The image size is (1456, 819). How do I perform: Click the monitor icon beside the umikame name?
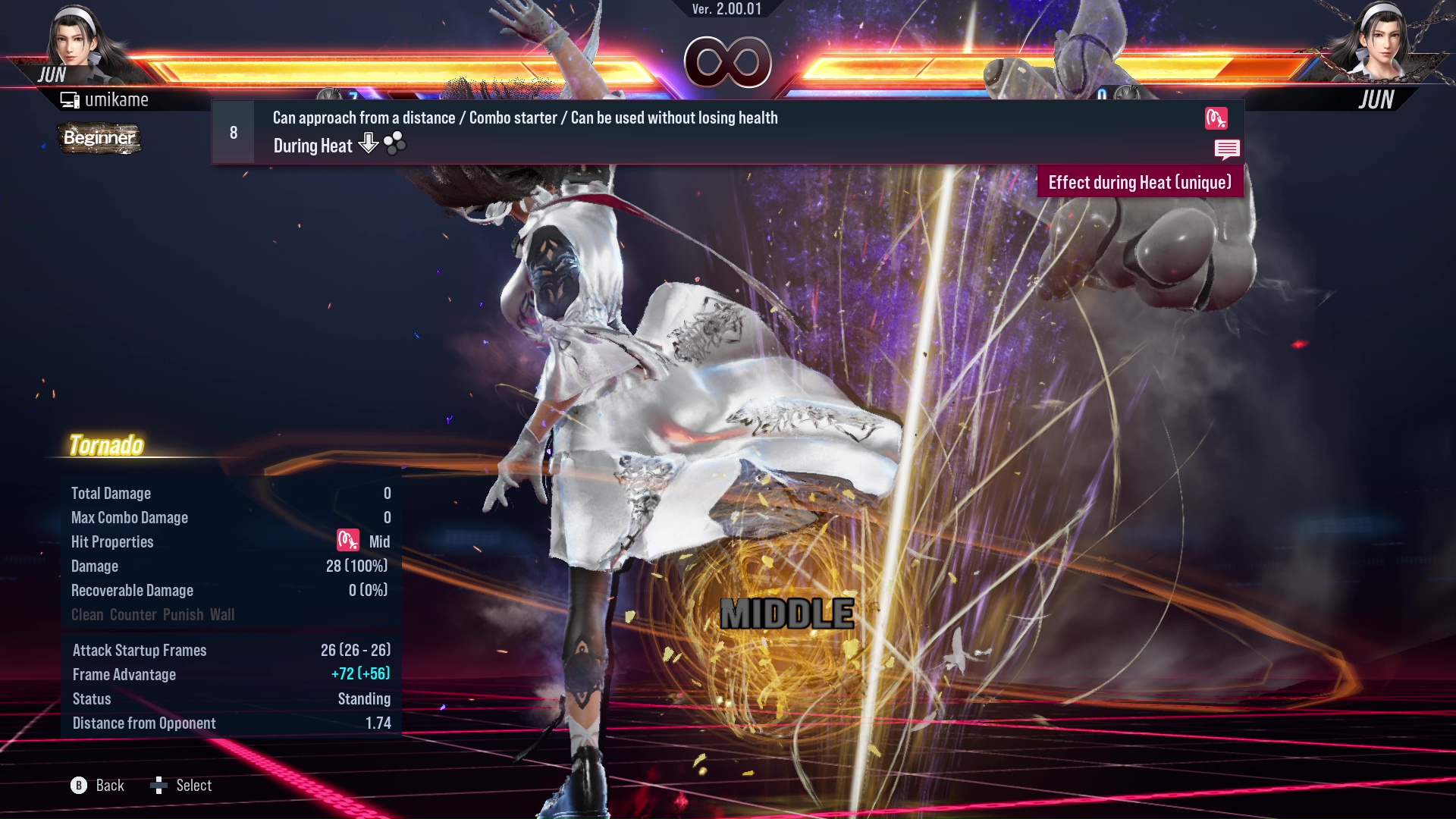click(70, 99)
